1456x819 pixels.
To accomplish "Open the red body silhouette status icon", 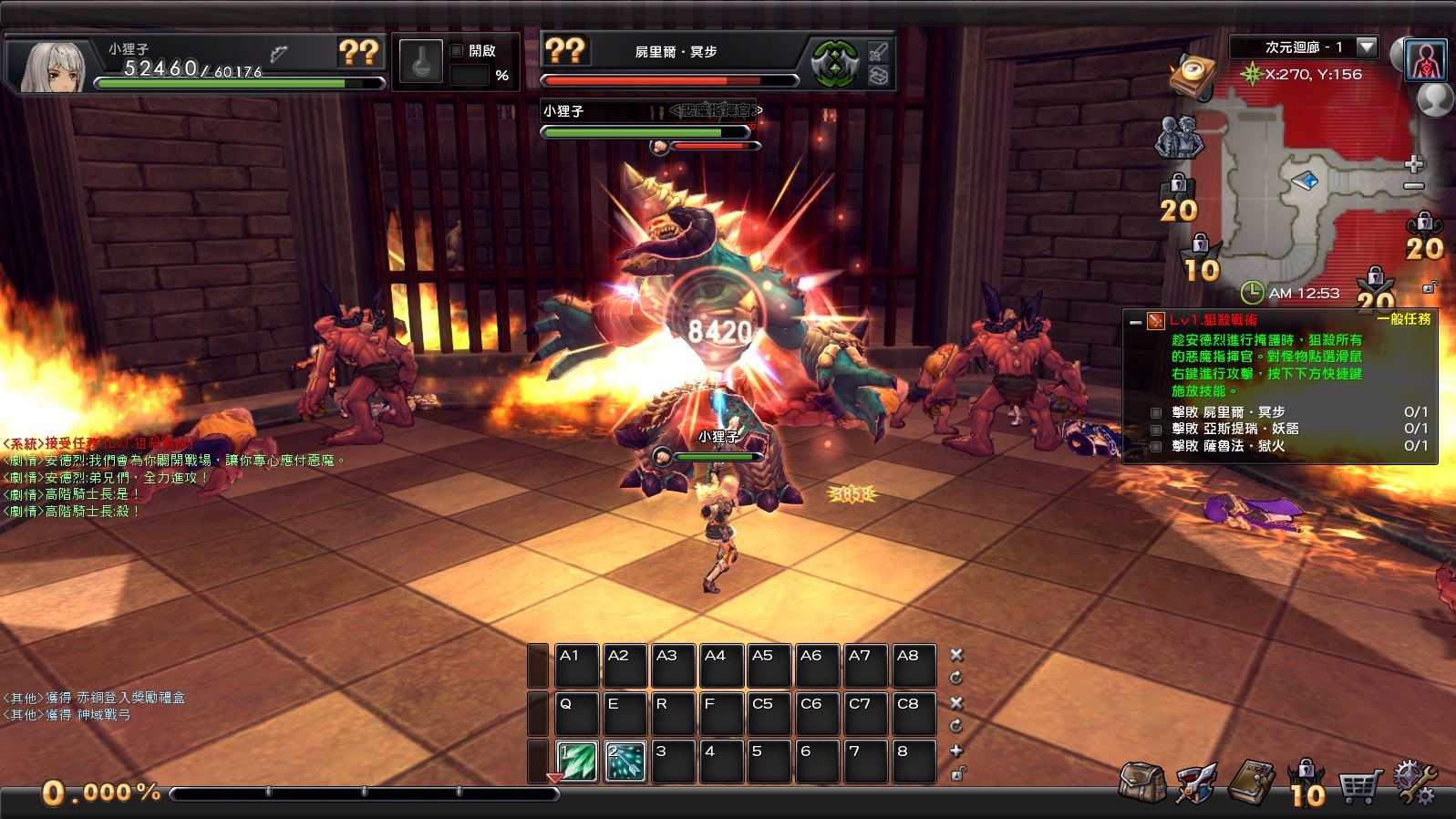I will pos(1426,62).
